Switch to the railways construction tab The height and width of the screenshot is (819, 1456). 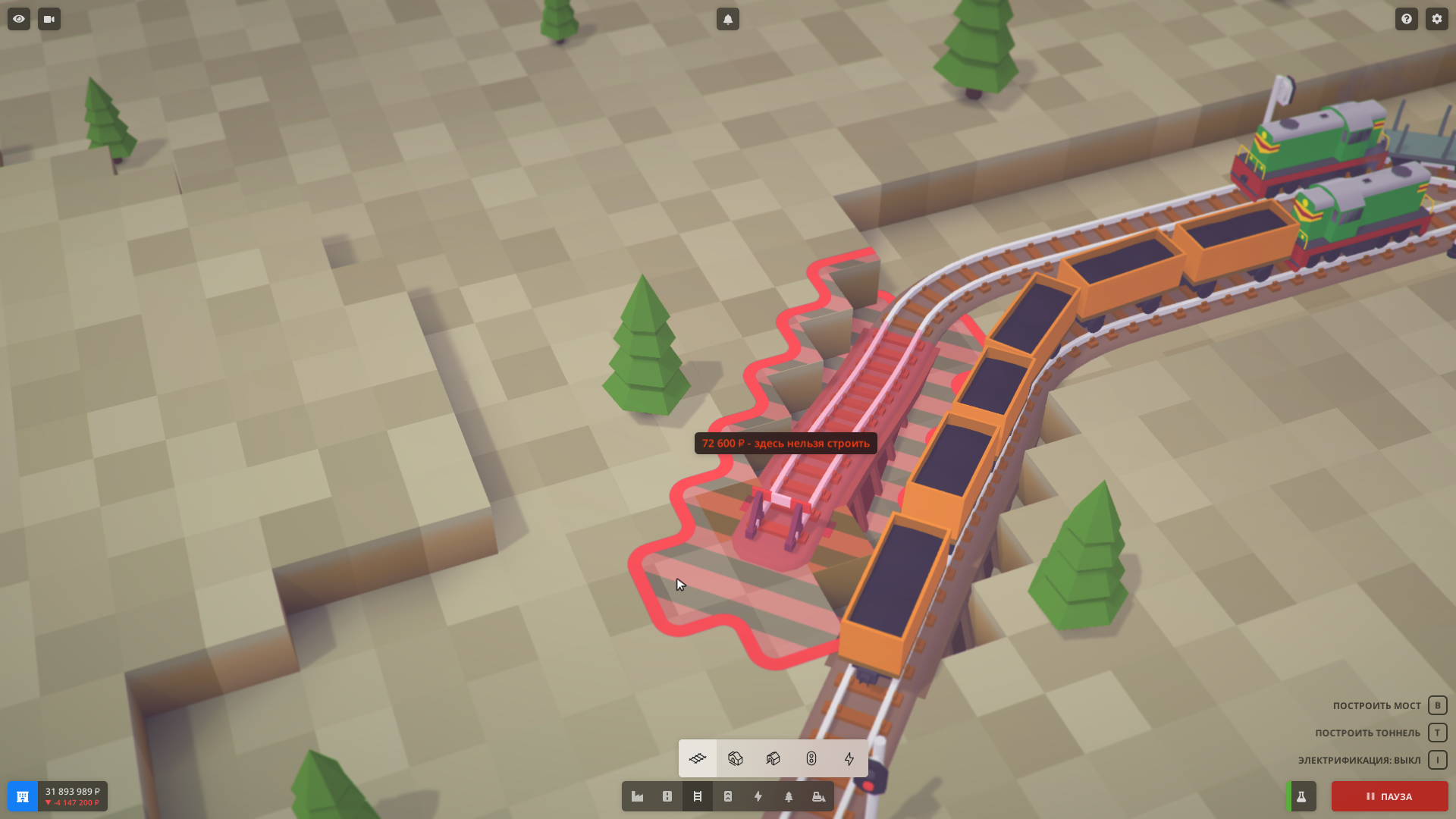[698, 796]
